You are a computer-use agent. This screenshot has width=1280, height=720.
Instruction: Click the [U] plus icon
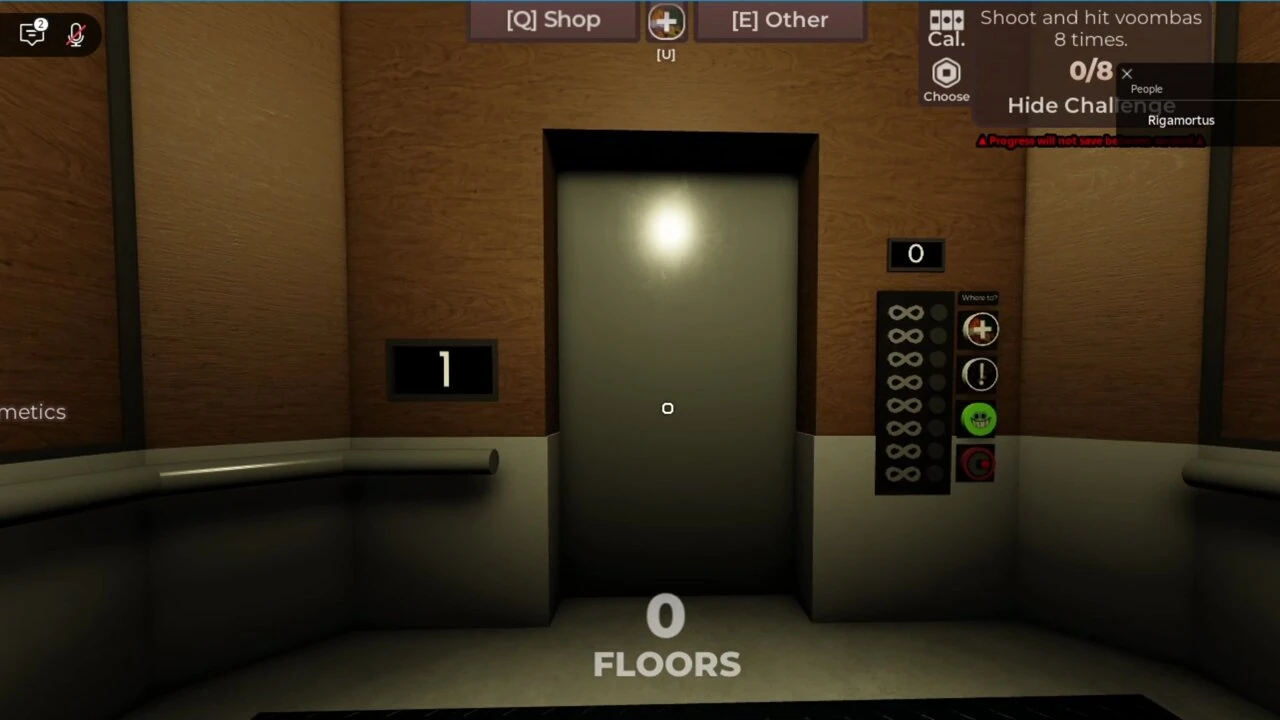point(666,20)
